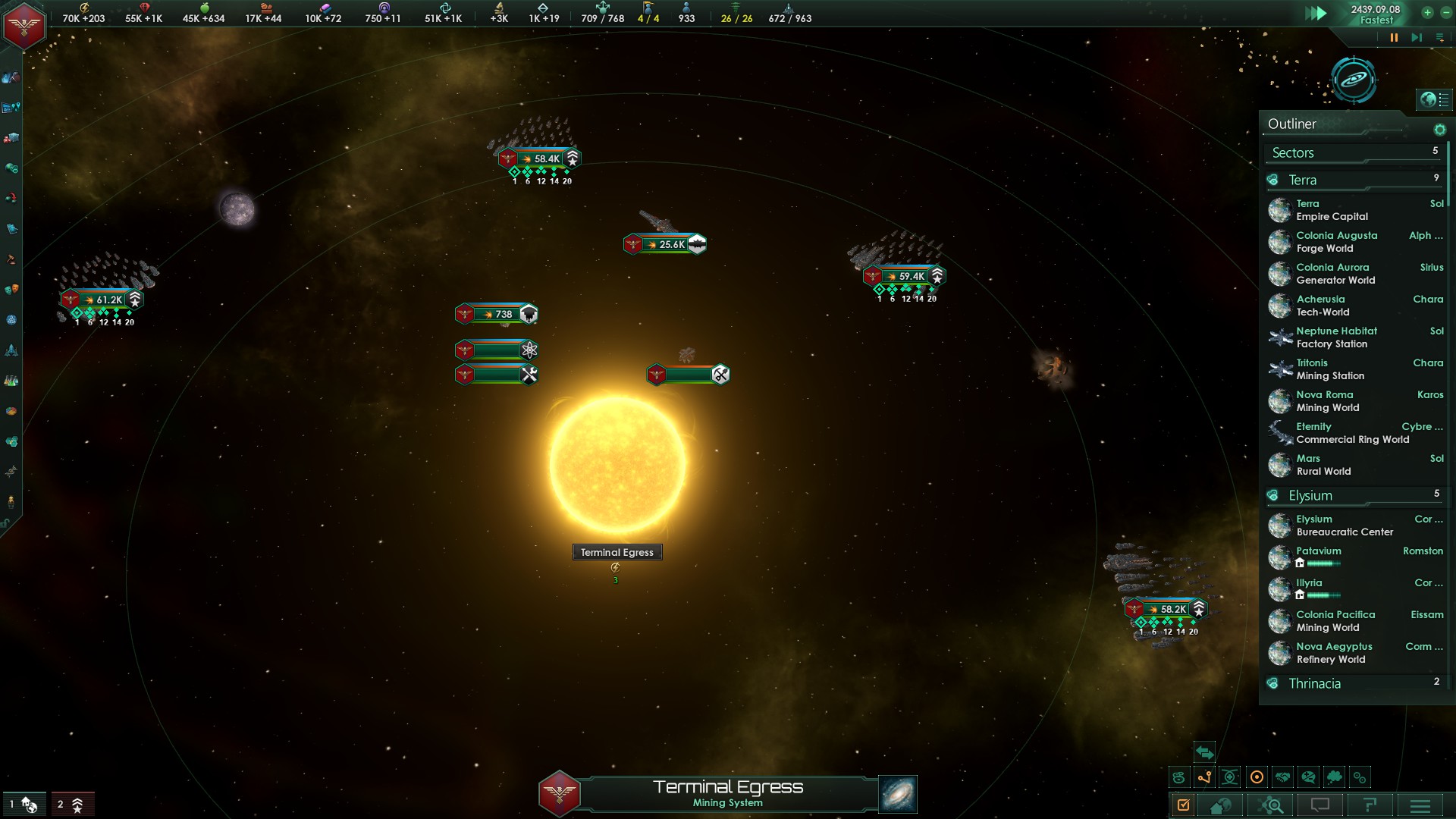
Task: Click the Terminal Egress star label
Action: tap(617, 552)
